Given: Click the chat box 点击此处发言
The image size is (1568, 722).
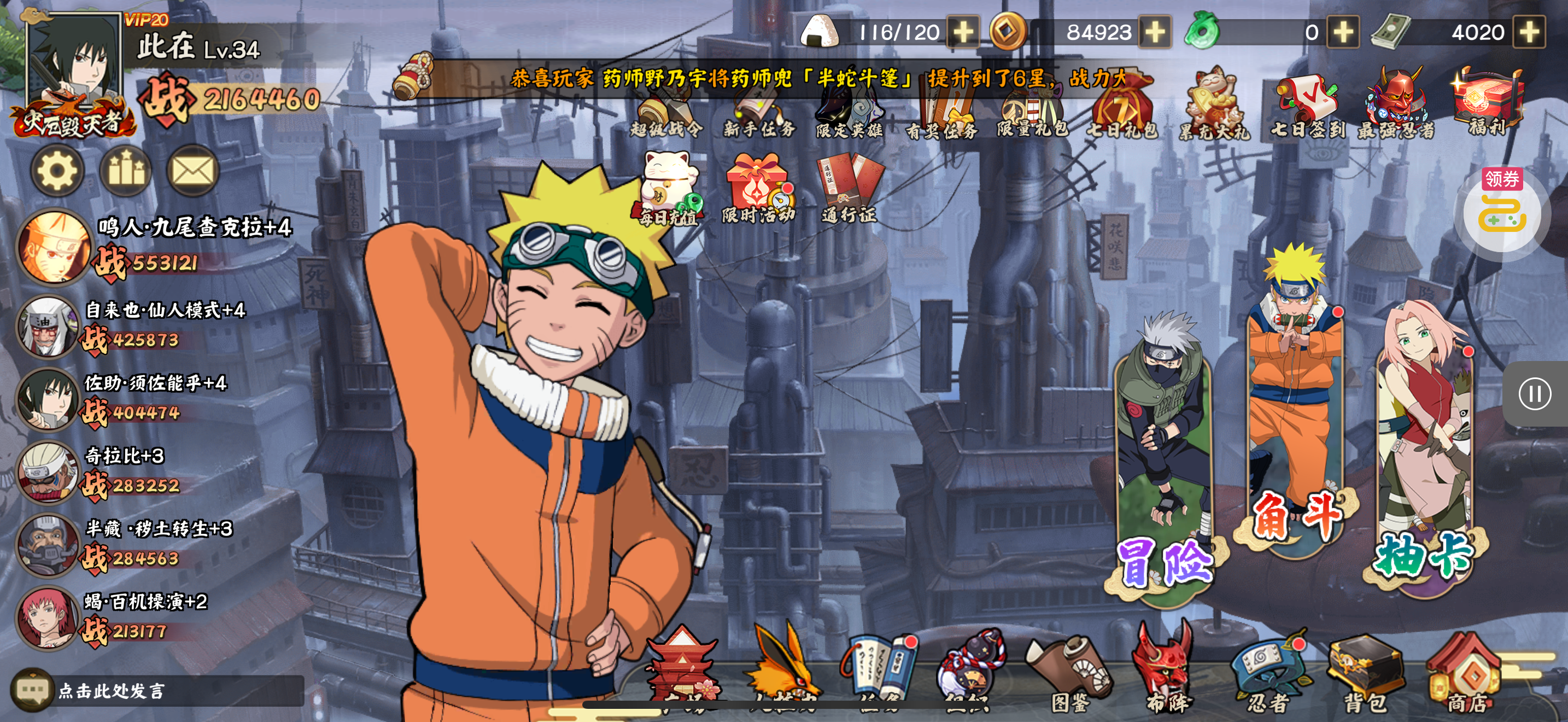Looking at the screenshot, I should coord(158,690).
